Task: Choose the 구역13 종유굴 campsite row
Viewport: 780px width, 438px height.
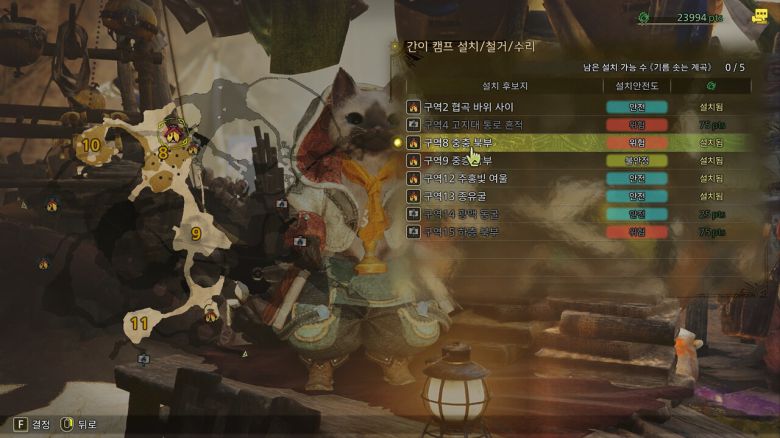Action: [x=468, y=196]
